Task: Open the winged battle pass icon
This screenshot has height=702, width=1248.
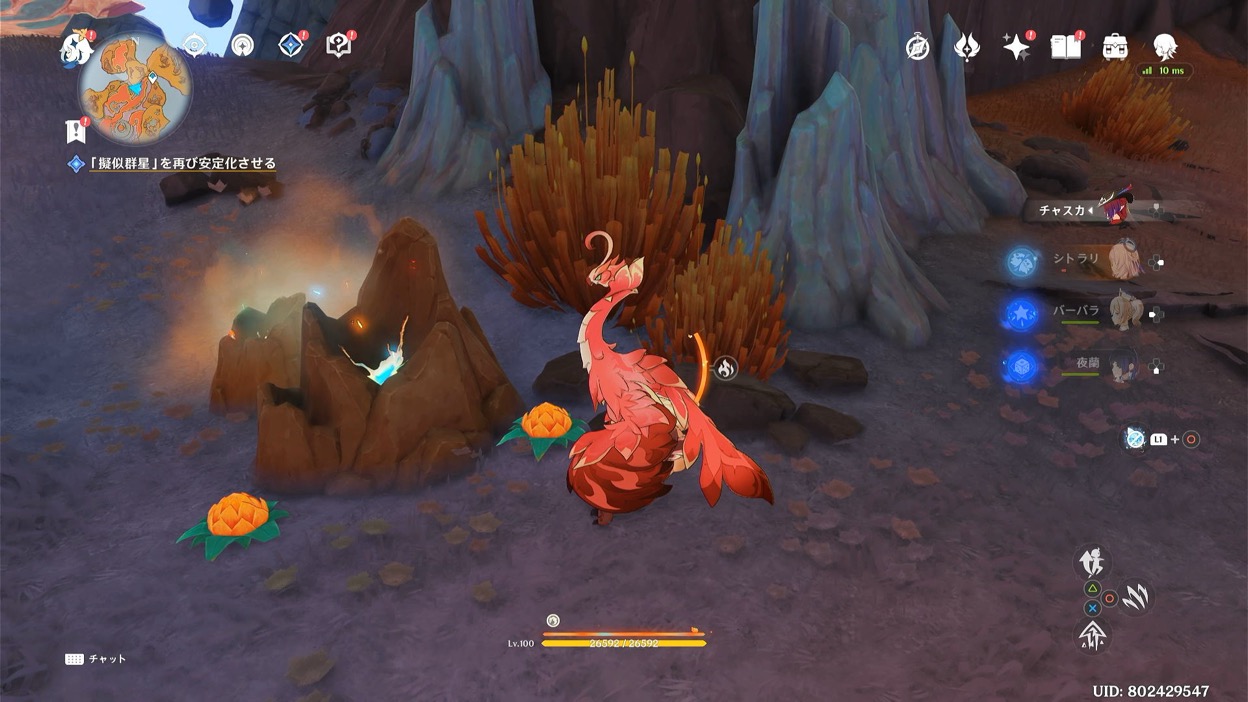Action: 967,47
